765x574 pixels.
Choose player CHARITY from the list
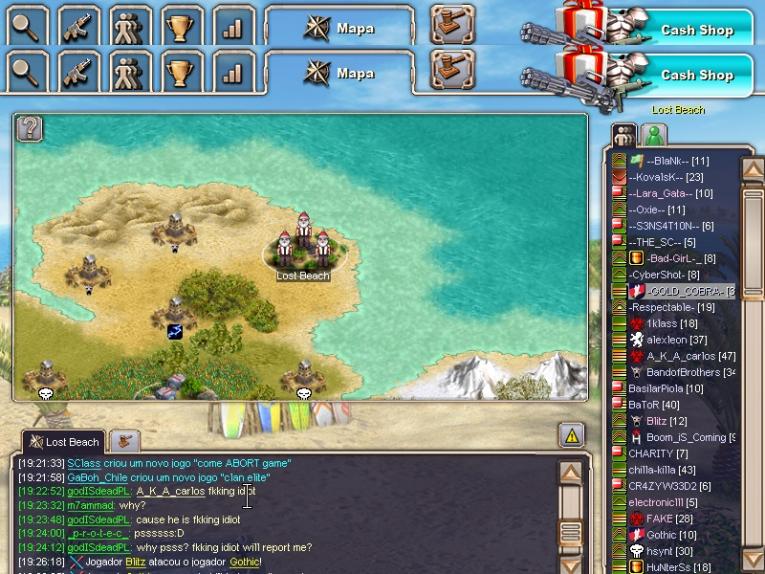651,453
